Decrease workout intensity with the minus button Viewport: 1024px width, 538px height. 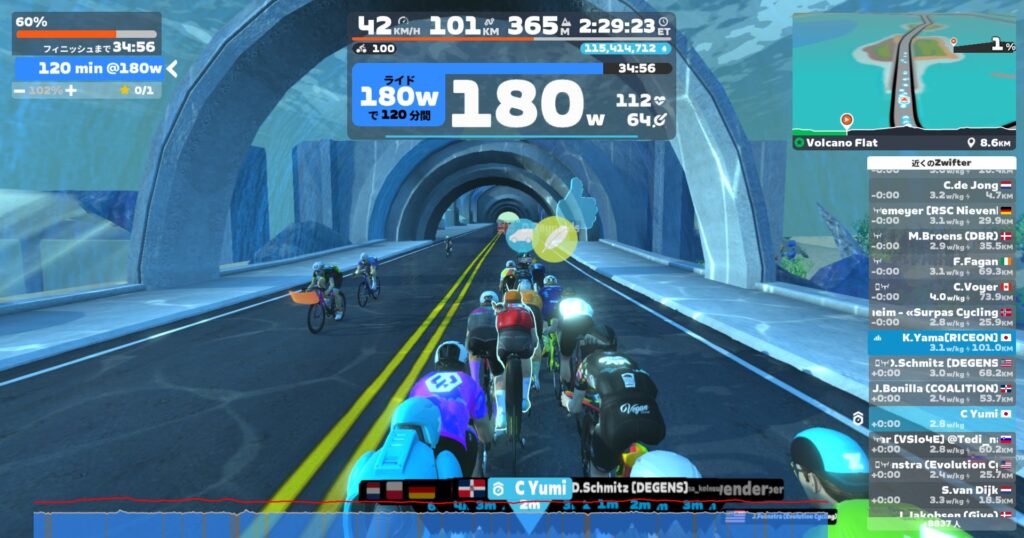[x=20, y=90]
